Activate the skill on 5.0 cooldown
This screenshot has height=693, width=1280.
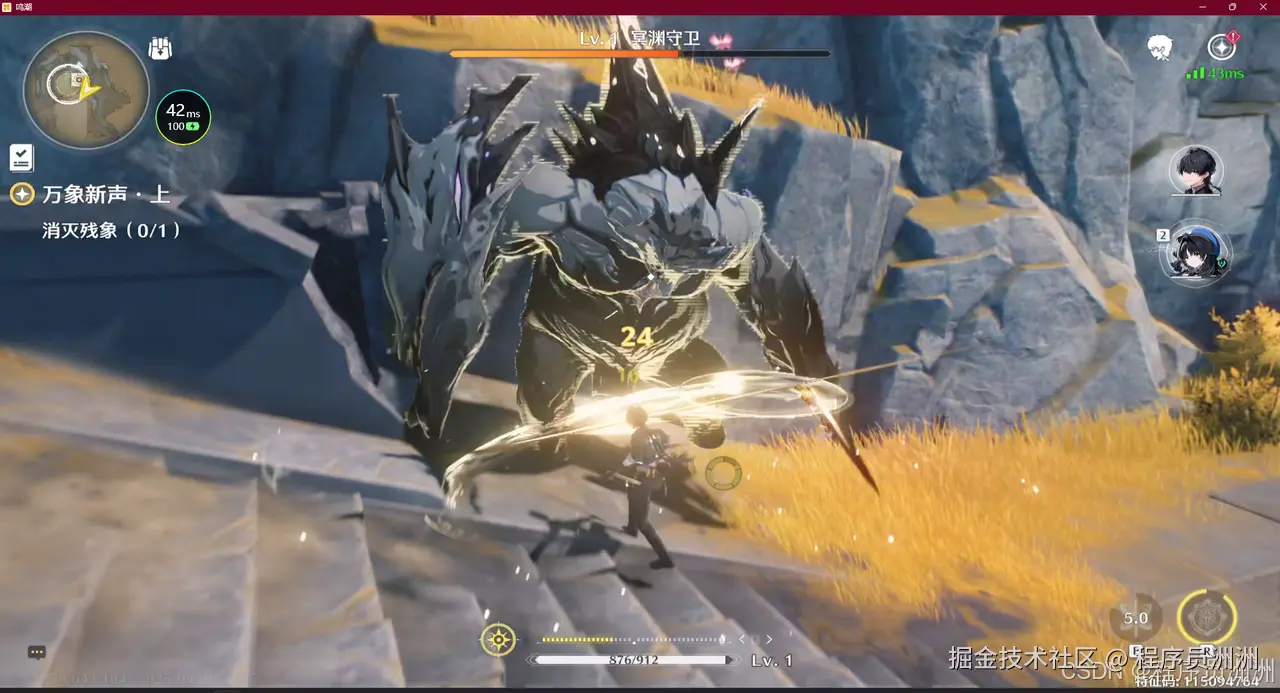click(x=1136, y=618)
